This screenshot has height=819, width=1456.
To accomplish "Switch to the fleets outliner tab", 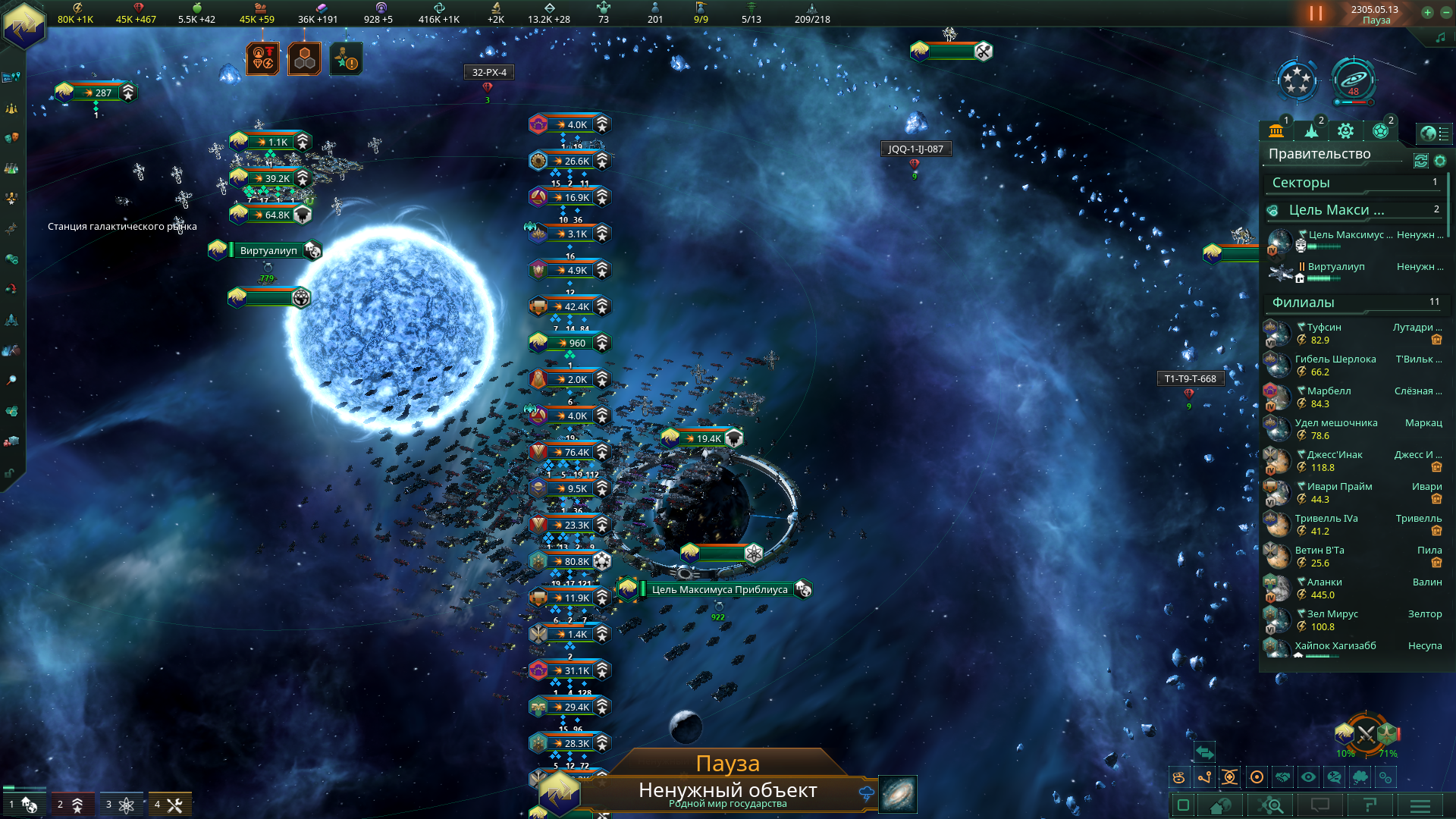I will click(1311, 131).
